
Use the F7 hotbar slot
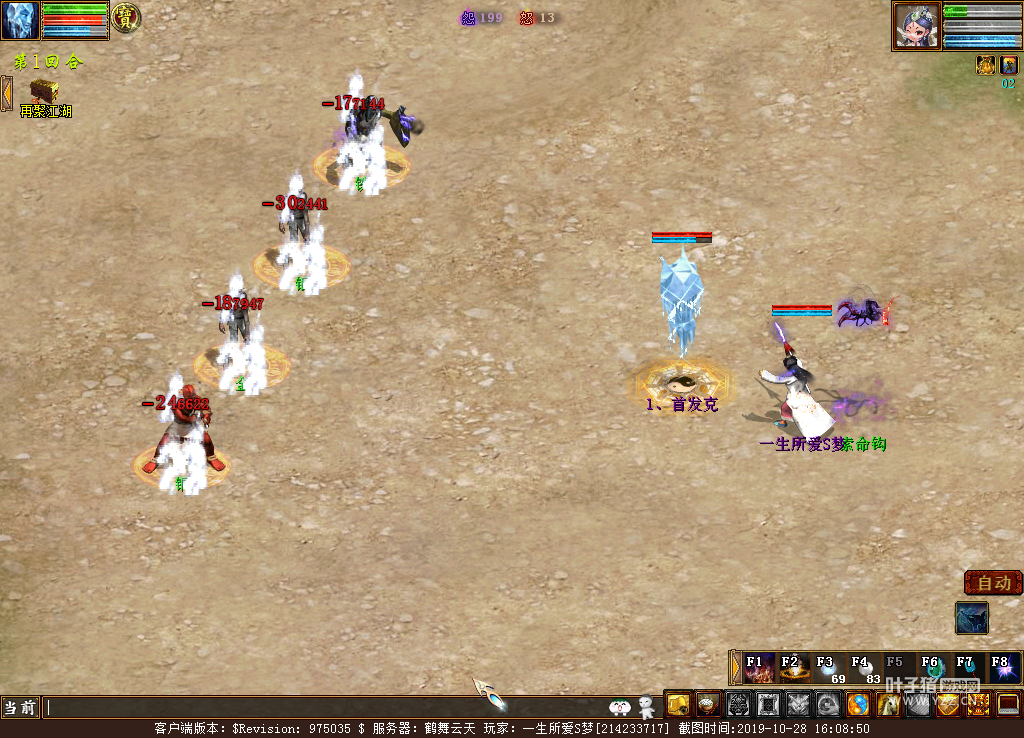pyautogui.click(x=967, y=668)
